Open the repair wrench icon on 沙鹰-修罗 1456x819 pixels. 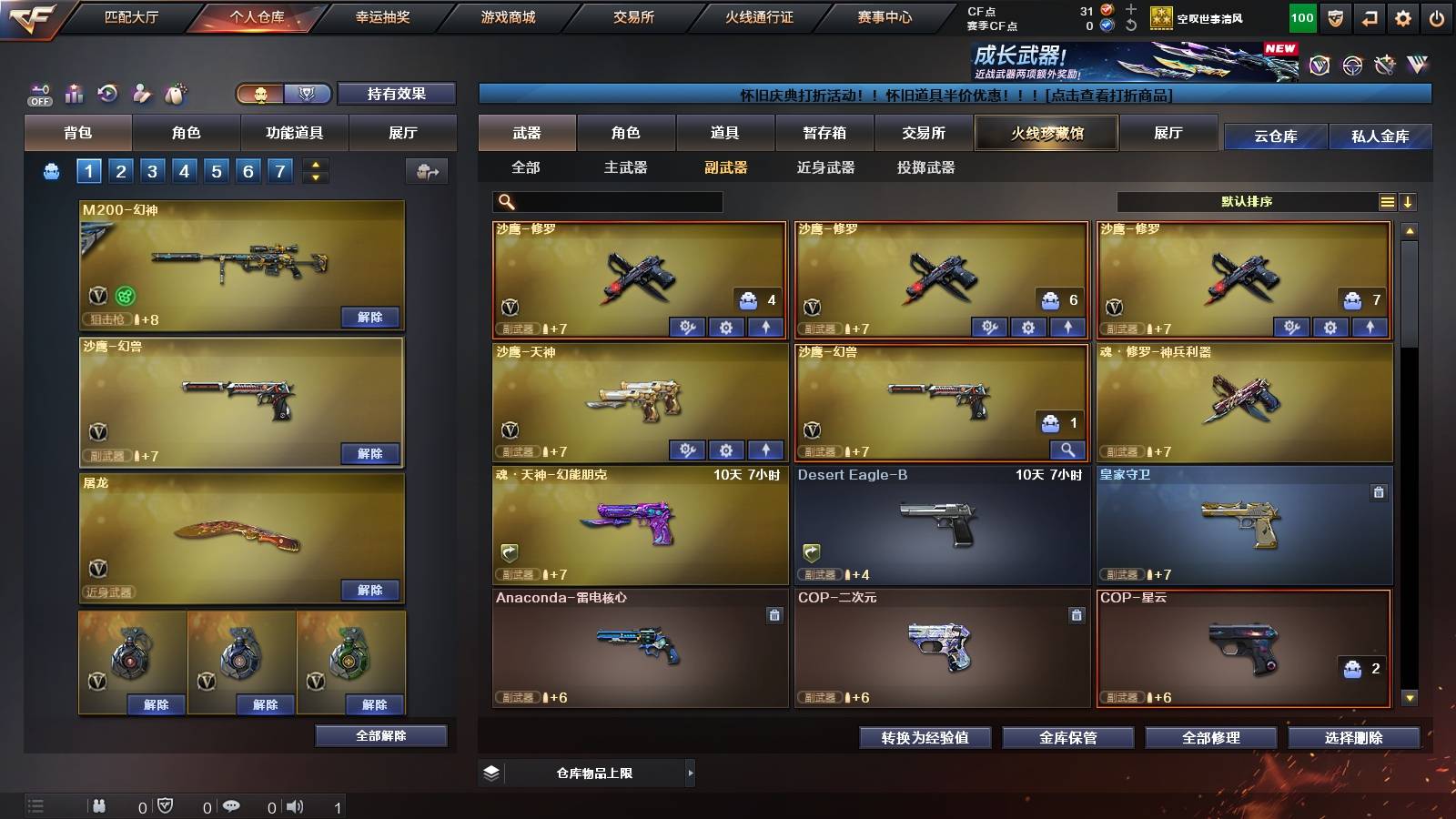click(685, 326)
